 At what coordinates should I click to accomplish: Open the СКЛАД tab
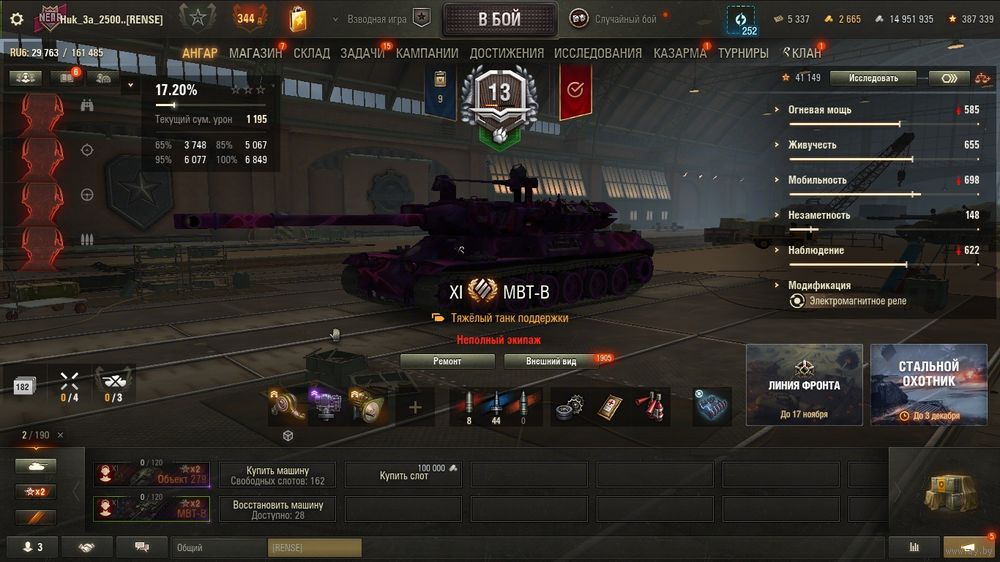tap(312, 53)
